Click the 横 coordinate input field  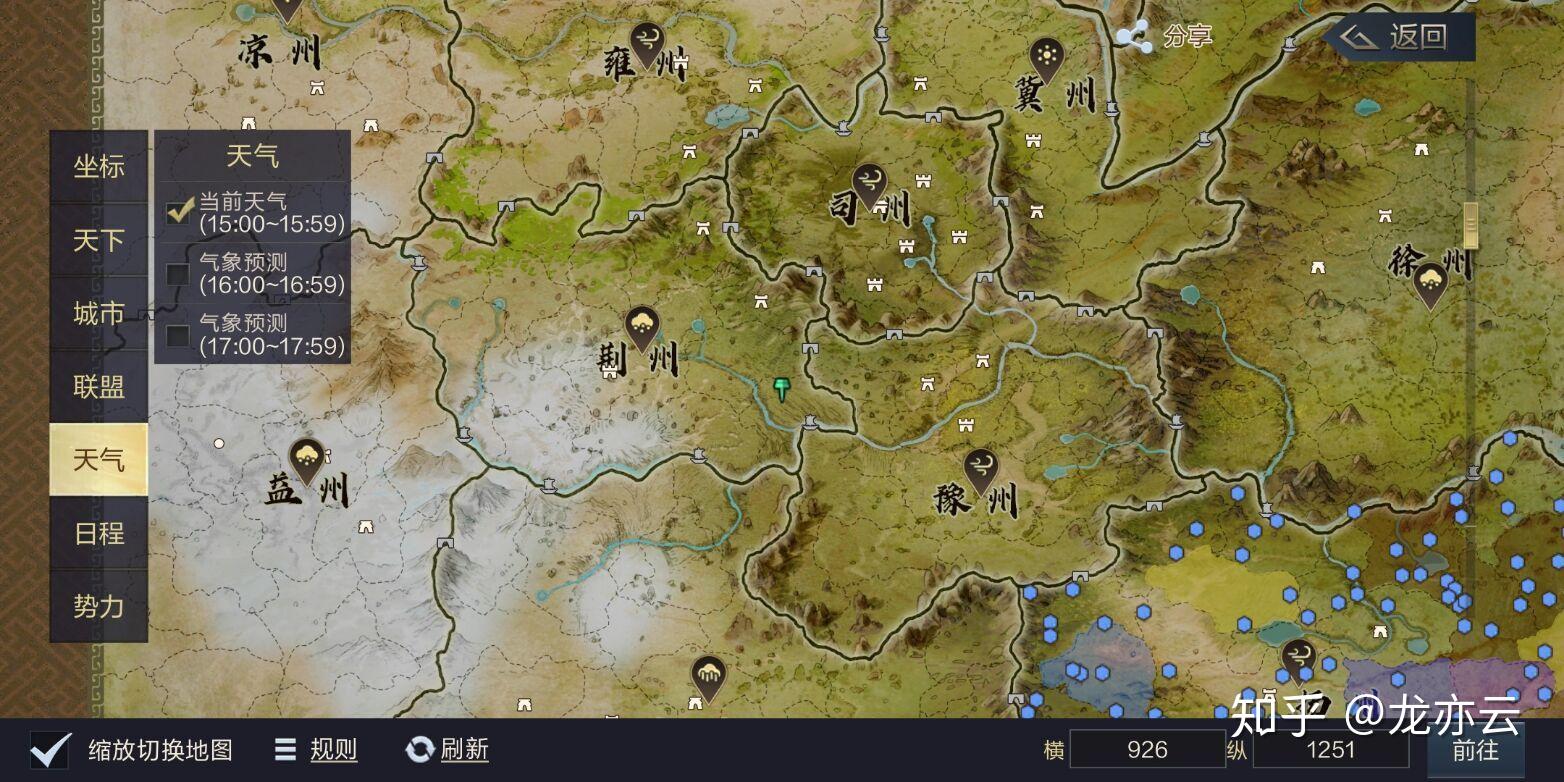coord(1146,750)
